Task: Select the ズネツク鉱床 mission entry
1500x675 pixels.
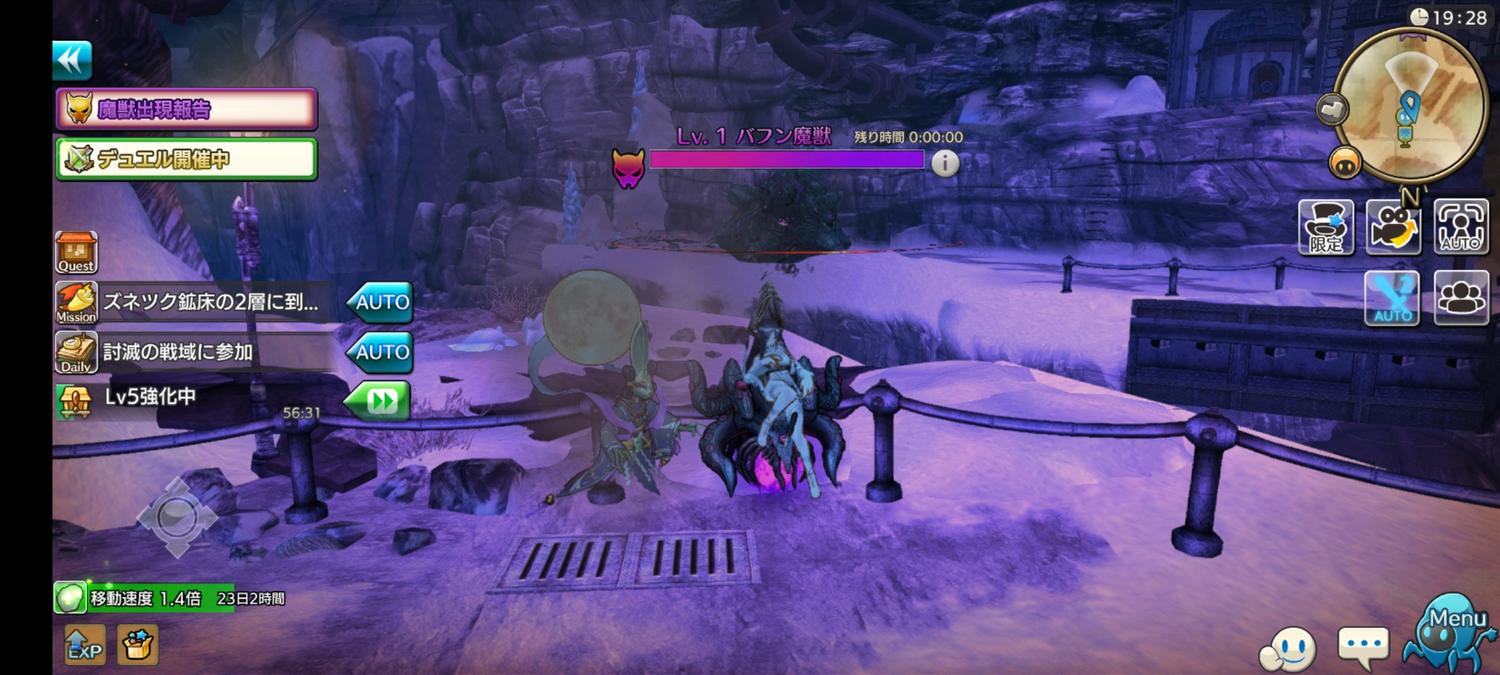Action: [211, 302]
